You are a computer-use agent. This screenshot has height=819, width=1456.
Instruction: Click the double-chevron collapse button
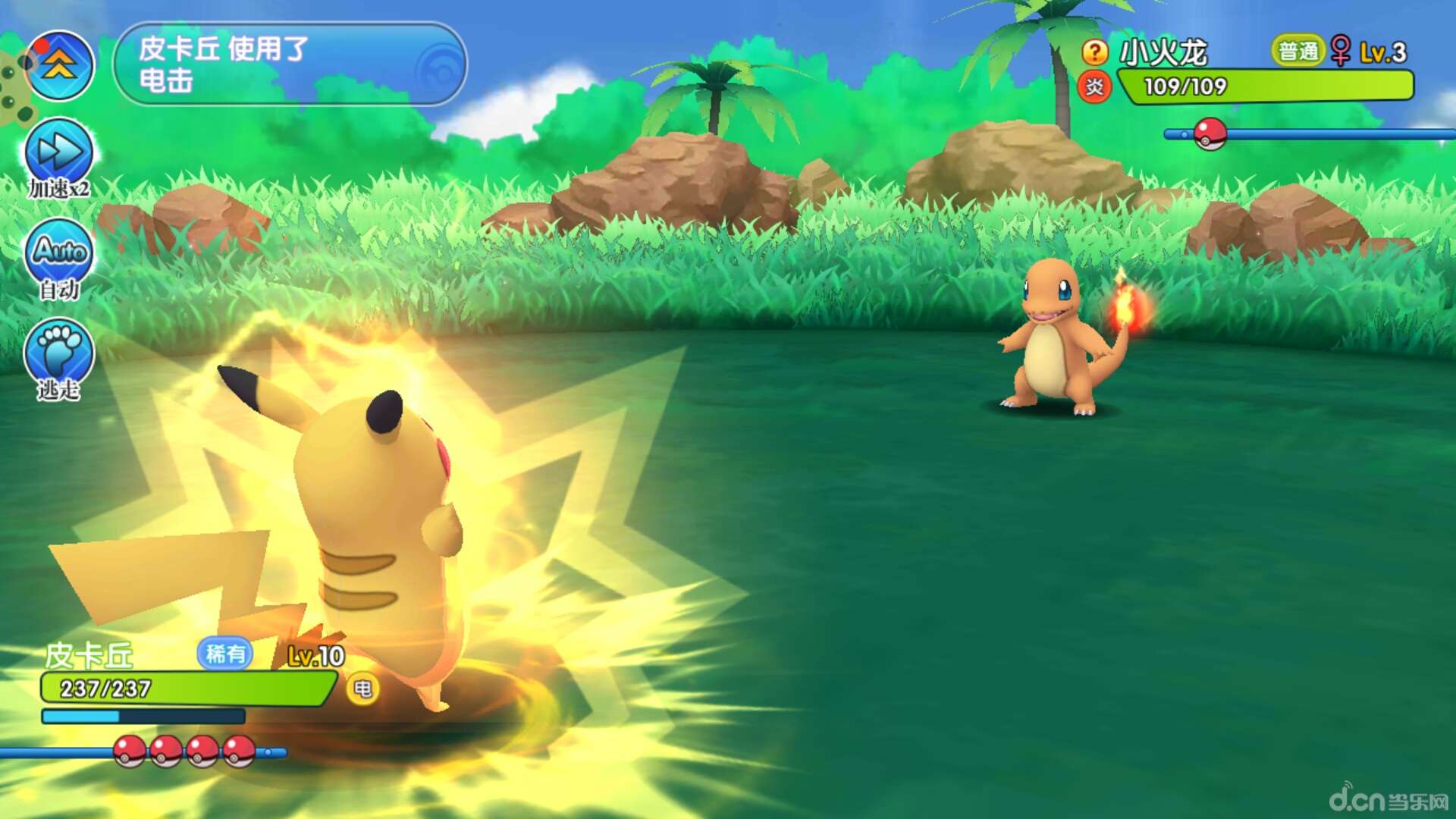pyautogui.click(x=59, y=66)
